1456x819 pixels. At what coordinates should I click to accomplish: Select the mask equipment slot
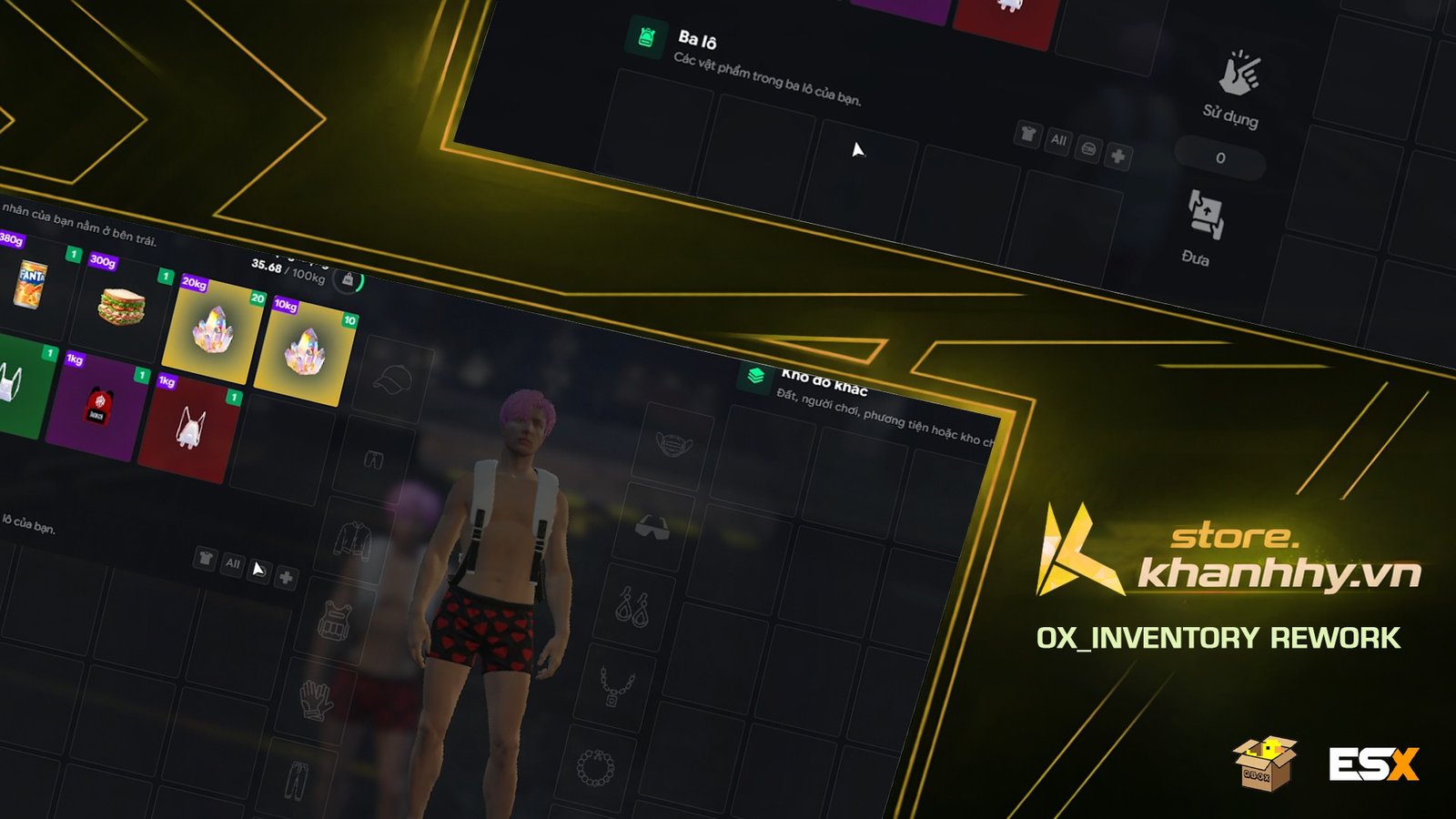(x=671, y=443)
